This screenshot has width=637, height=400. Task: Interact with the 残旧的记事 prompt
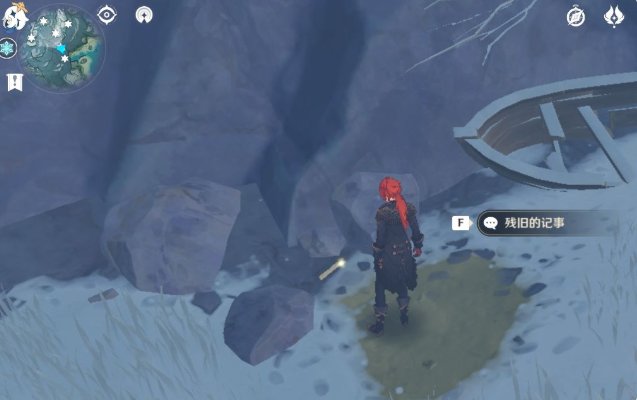click(x=536, y=223)
